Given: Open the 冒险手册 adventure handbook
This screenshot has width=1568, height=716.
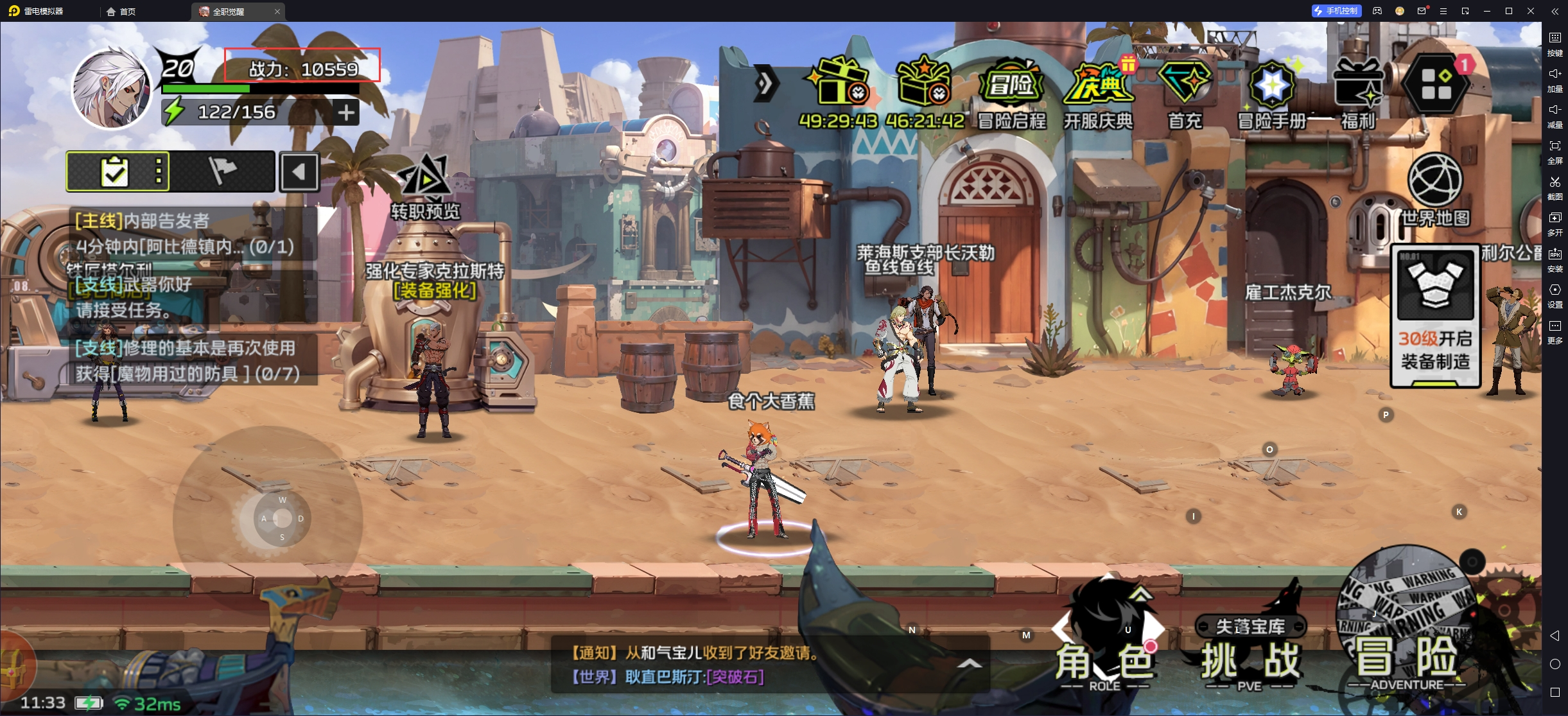Looking at the screenshot, I should (x=1271, y=93).
